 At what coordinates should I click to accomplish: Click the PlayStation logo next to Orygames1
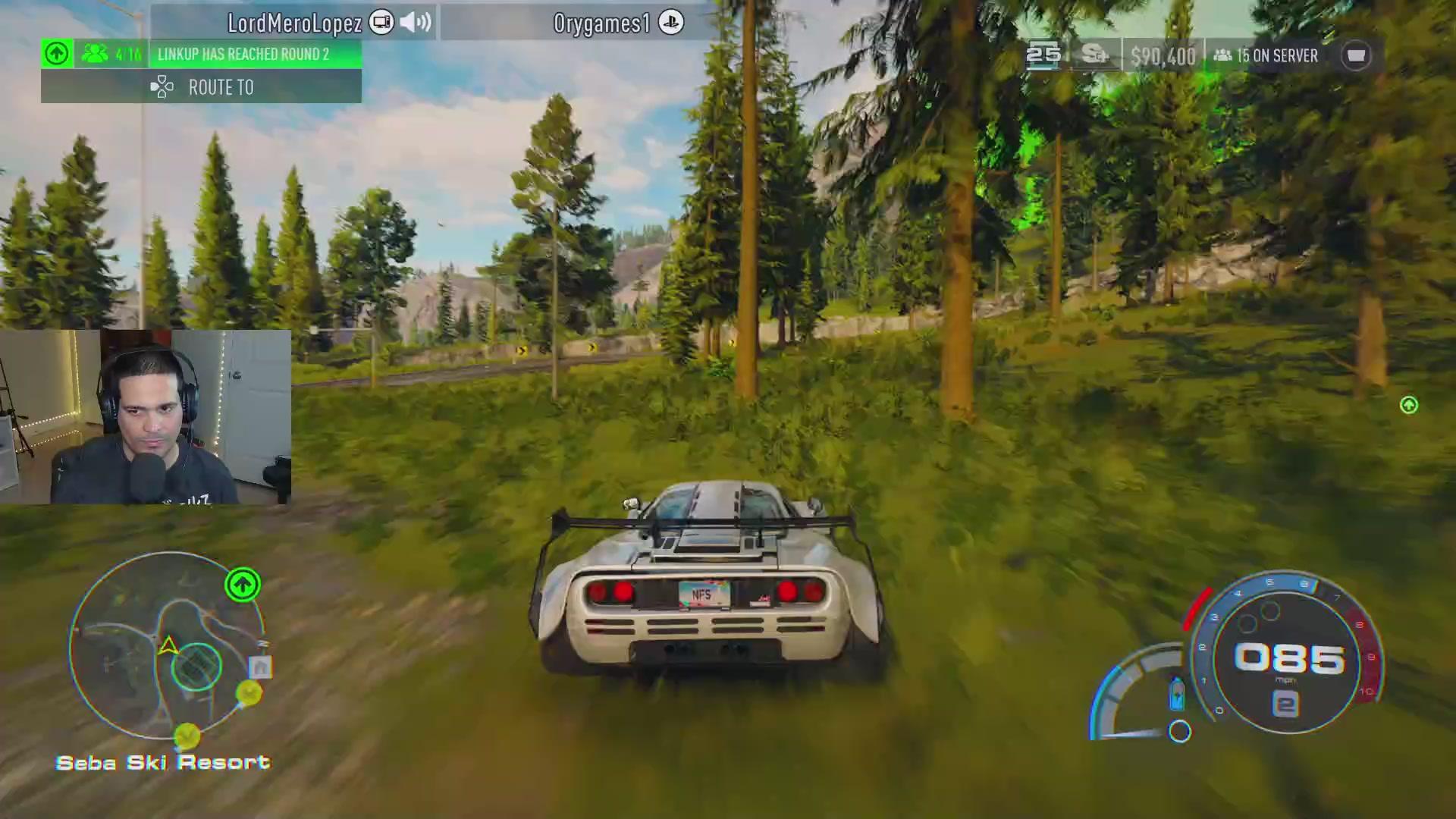coord(672,22)
